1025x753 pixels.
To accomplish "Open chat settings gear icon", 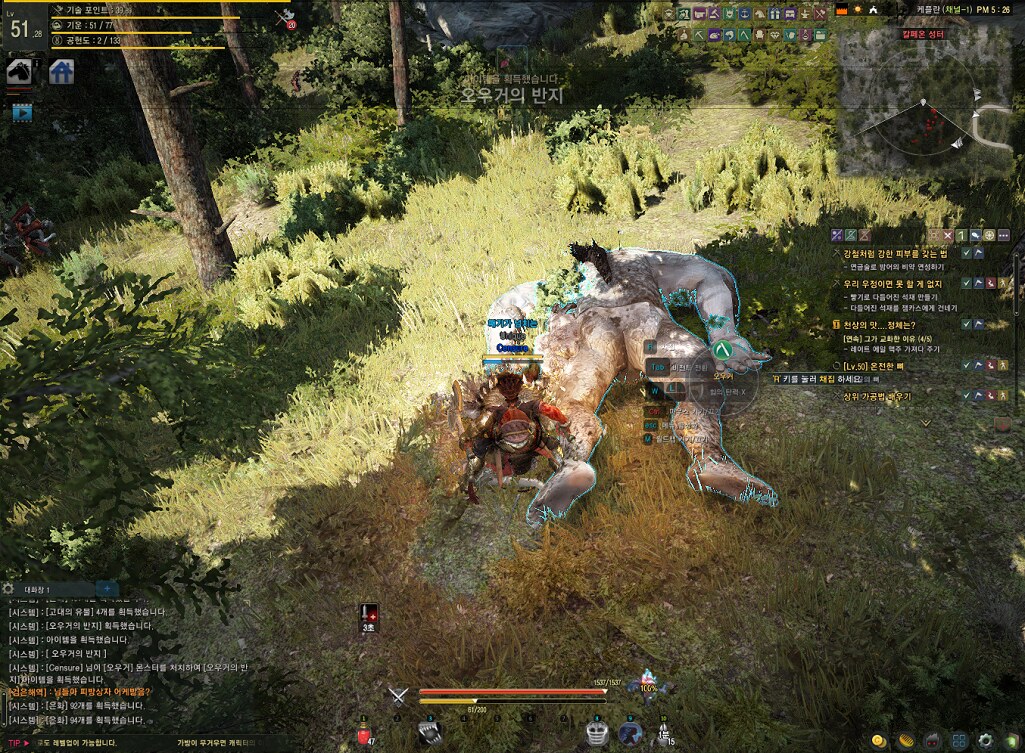I will 8,589.
